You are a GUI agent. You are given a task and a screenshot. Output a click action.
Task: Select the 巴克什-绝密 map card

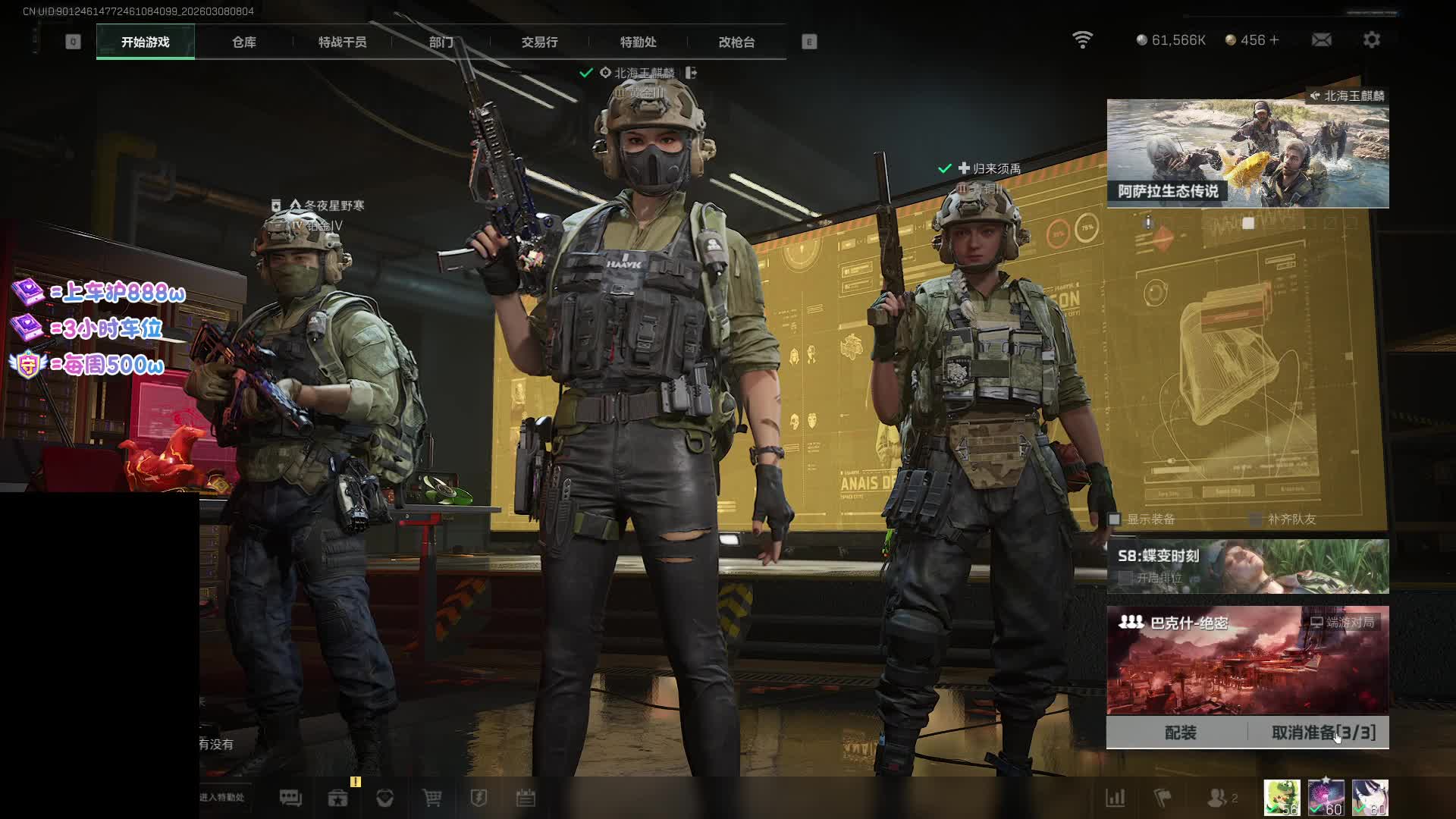(x=1247, y=660)
